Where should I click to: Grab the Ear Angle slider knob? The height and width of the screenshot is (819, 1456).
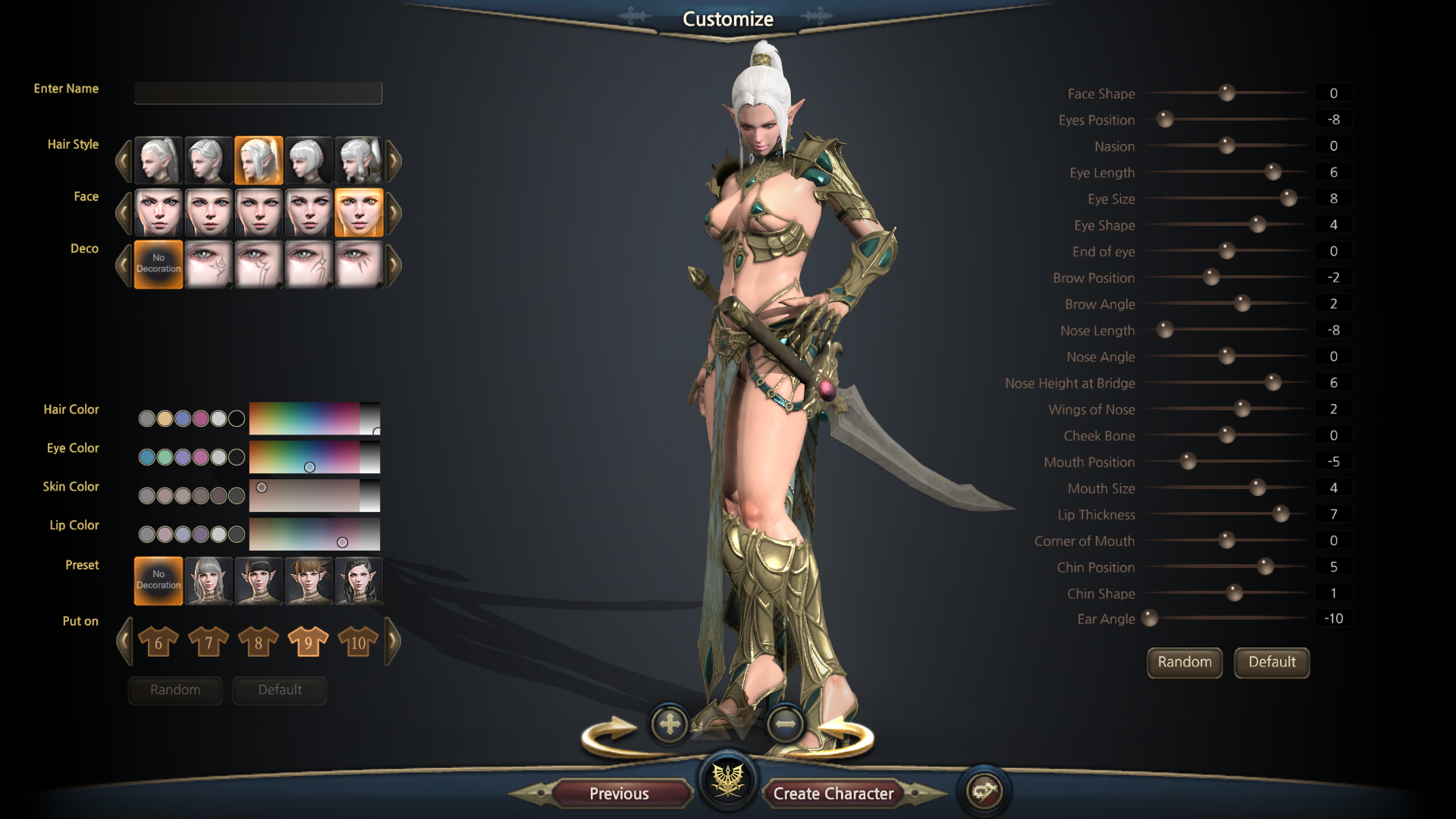[x=1150, y=618]
